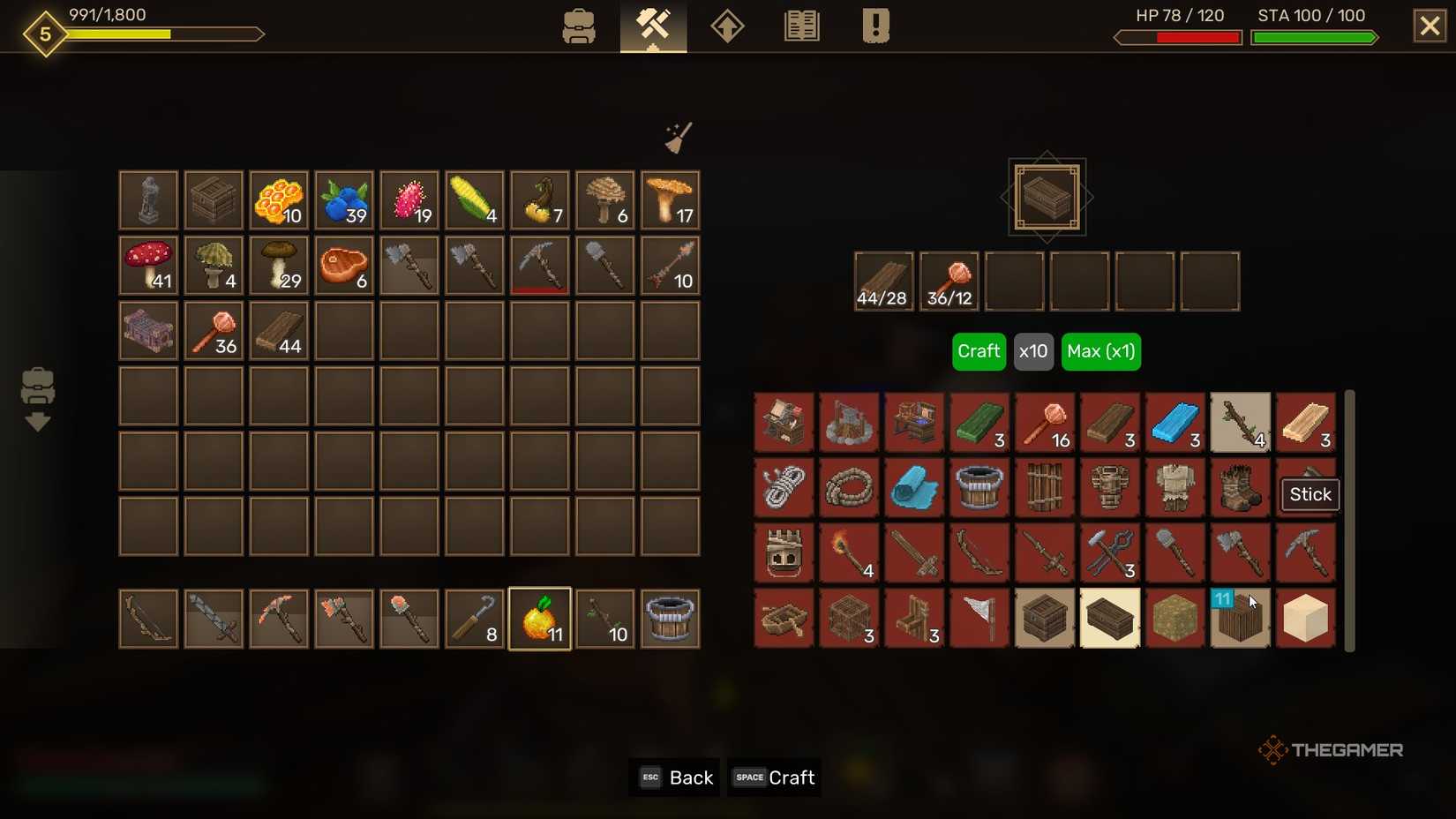The image size is (1456, 819).
Task: Select the hammer recipe with count 16
Action: pyautogui.click(x=1045, y=423)
